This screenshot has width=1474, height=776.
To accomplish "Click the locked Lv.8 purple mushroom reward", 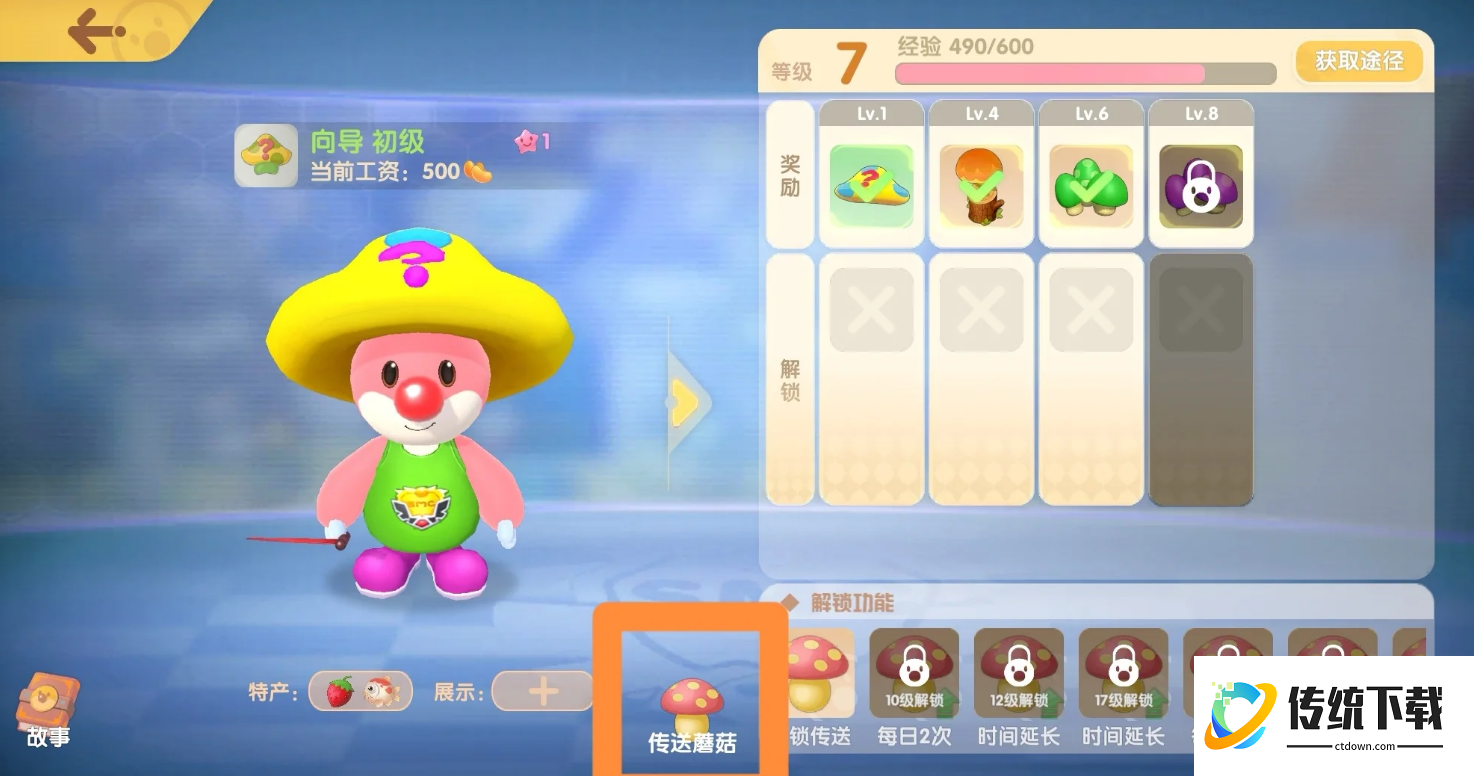I will 1200,185.
